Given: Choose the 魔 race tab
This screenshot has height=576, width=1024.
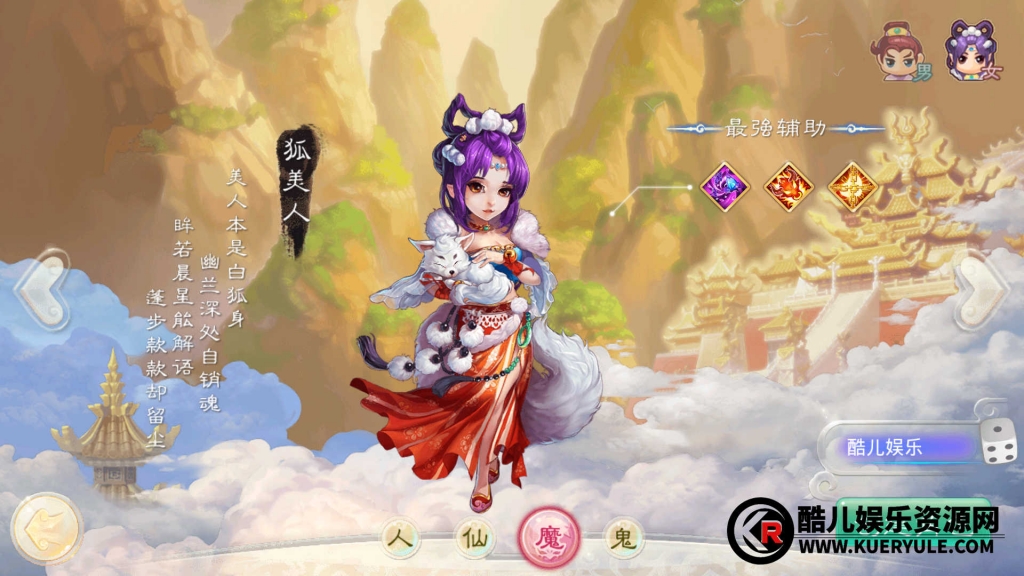Looking at the screenshot, I should [549, 538].
